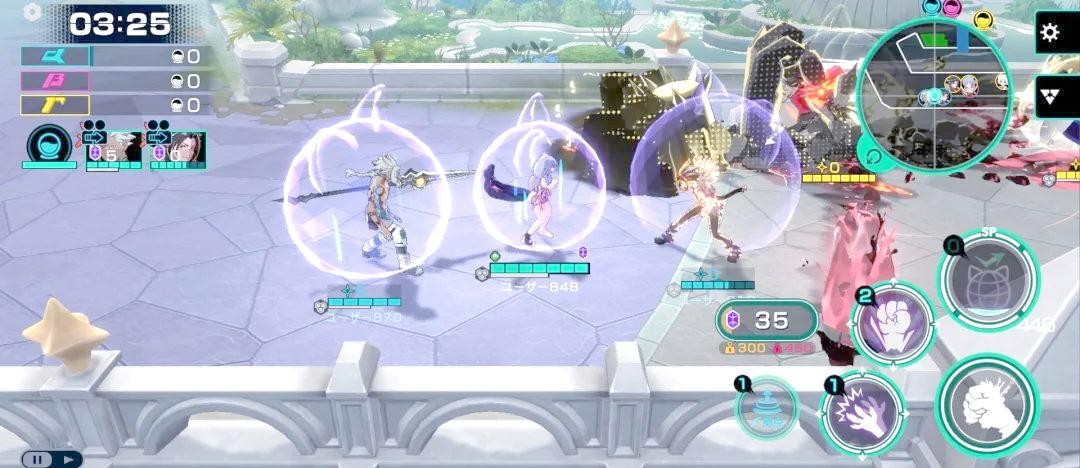Screen dimensions: 1080x468
Task: Activate the small blue jump pad skill
Action: click(767, 408)
